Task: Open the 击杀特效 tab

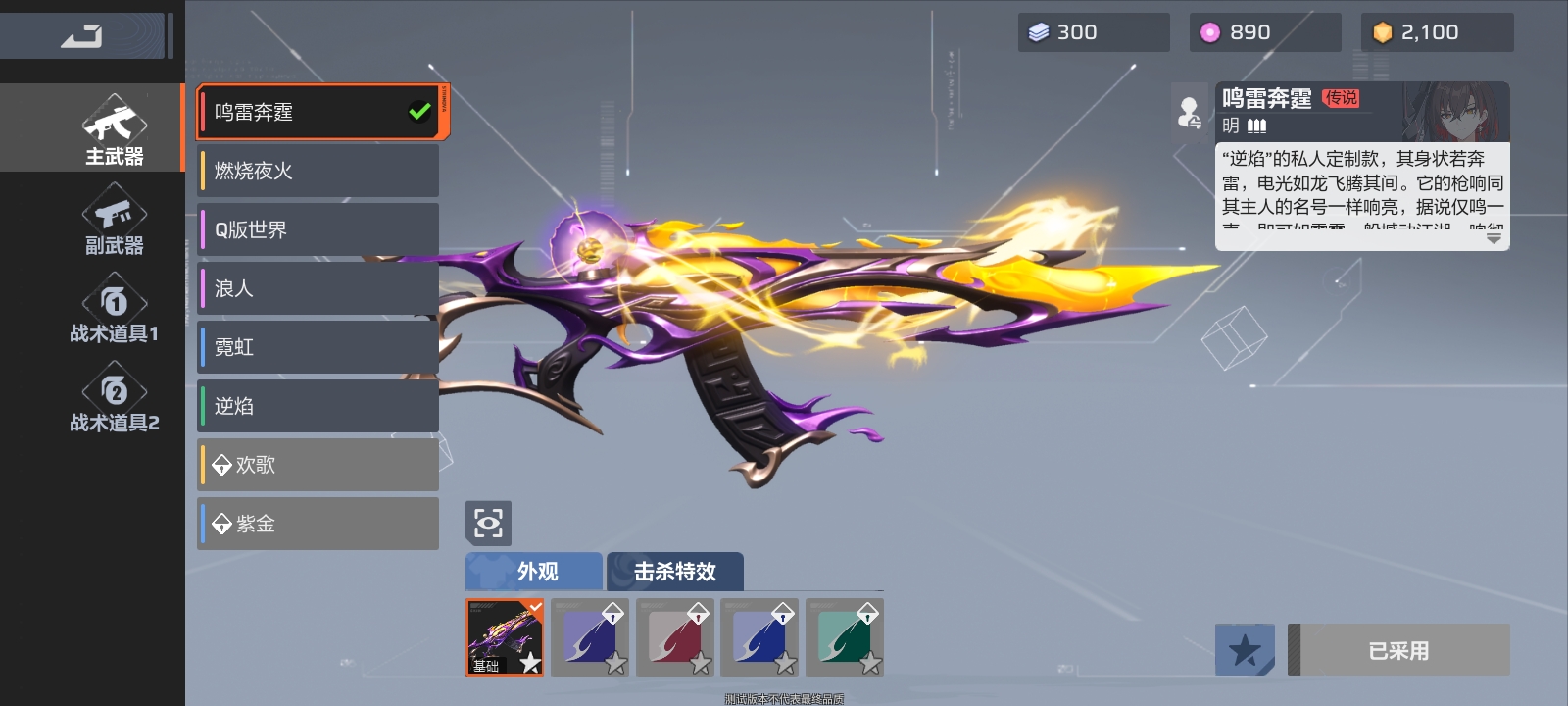Action: (x=675, y=571)
